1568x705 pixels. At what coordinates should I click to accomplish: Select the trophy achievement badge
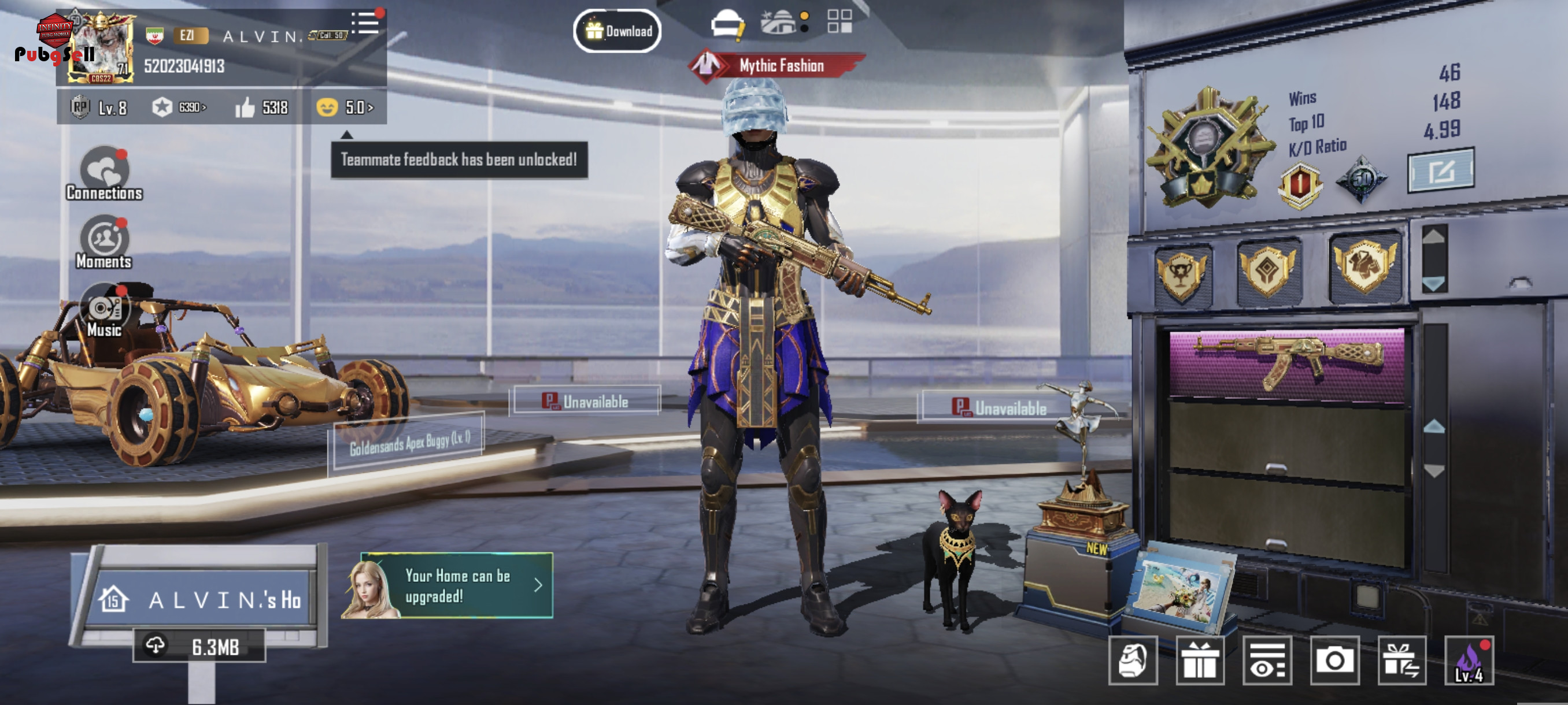point(1181,275)
